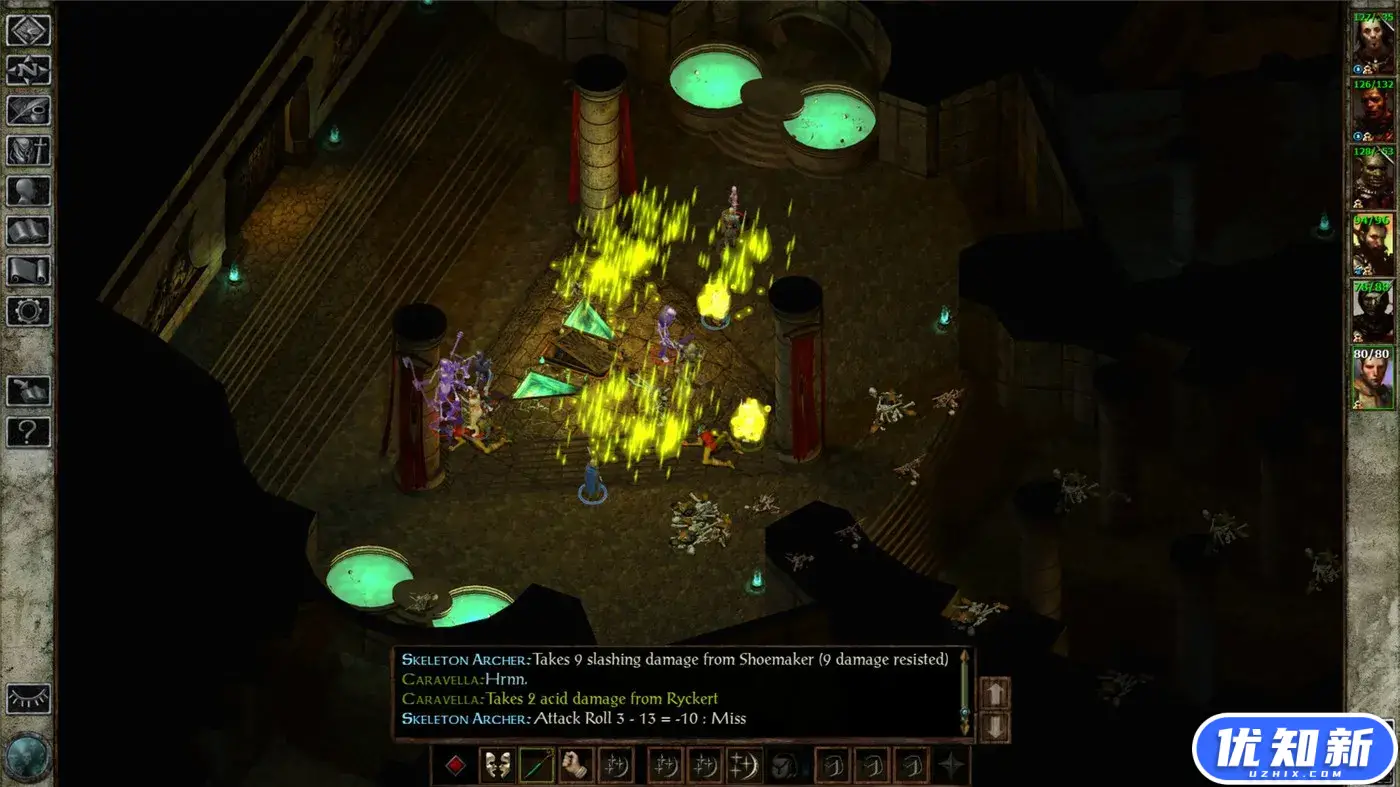Open the inventory armor and sword icon
The width and height of the screenshot is (1400, 787).
[28, 151]
